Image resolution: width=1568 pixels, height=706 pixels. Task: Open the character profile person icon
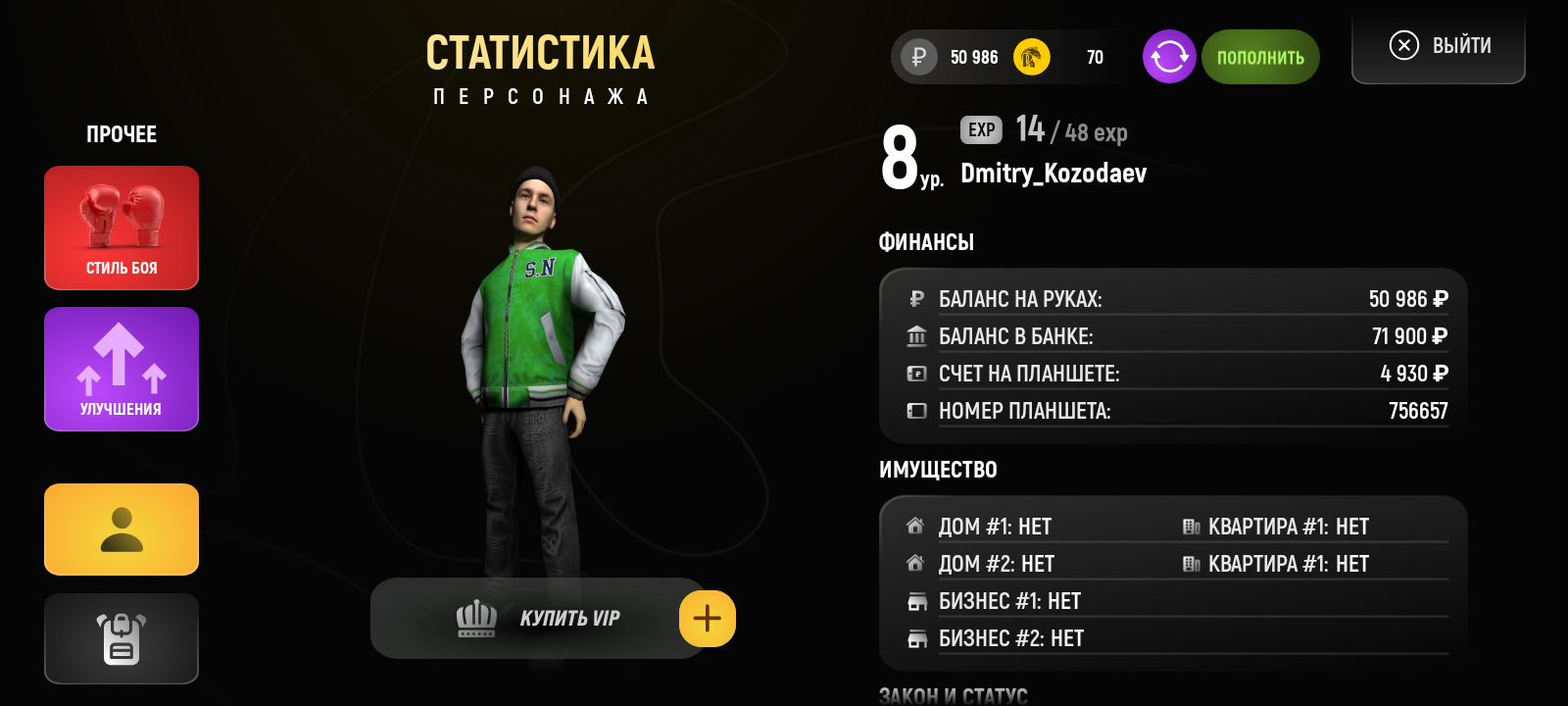point(121,529)
